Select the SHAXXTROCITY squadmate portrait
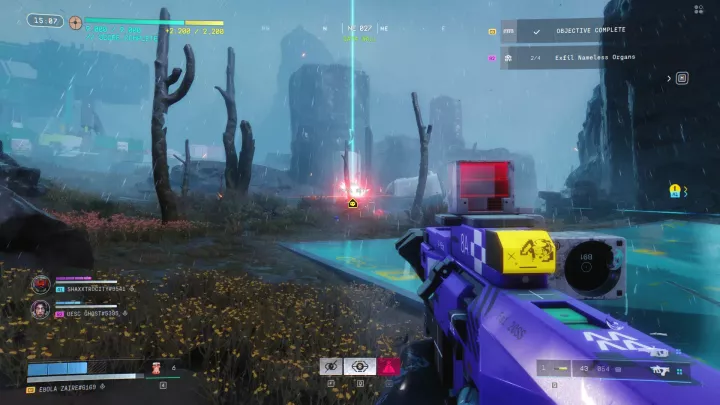Image resolution: width=720 pixels, height=405 pixels. [x=40, y=285]
